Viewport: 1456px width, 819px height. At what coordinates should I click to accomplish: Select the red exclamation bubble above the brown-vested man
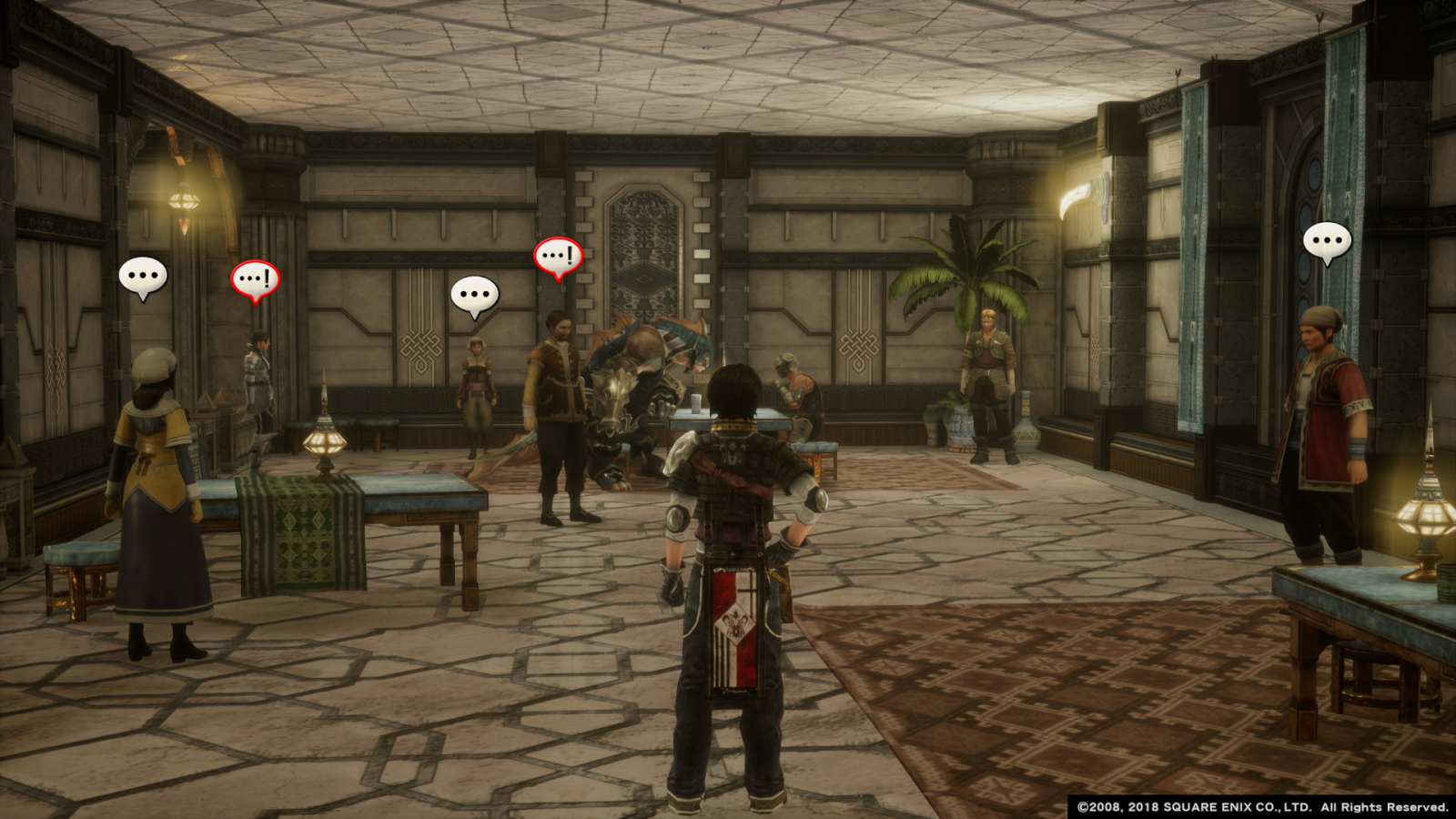[x=557, y=257]
